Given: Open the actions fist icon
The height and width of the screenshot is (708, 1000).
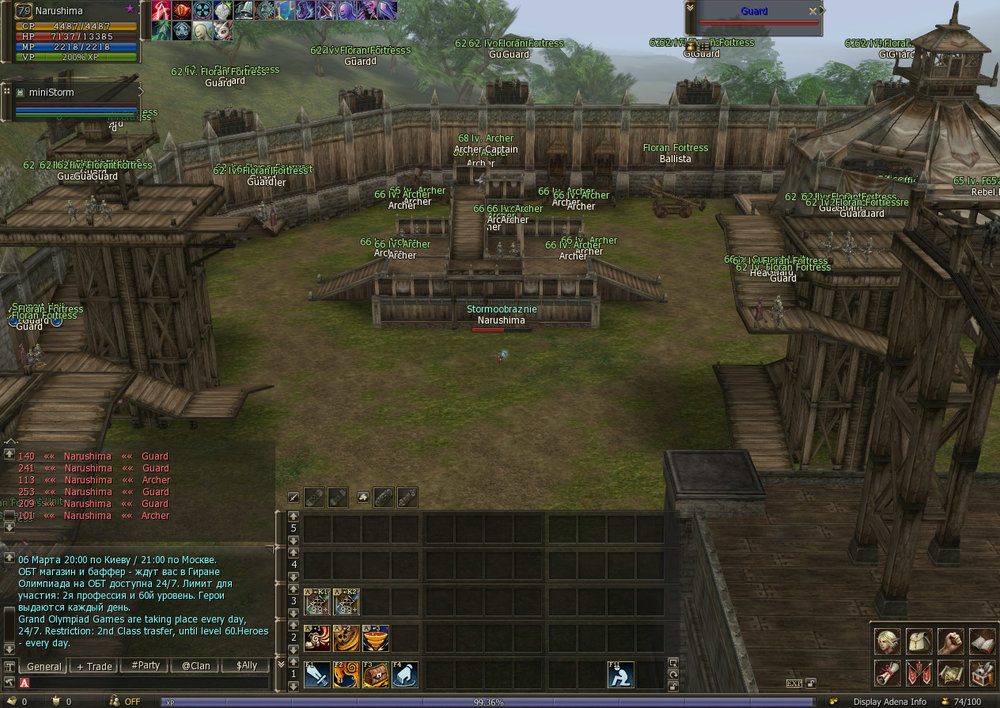Looking at the screenshot, I should (x=950, y=641).
